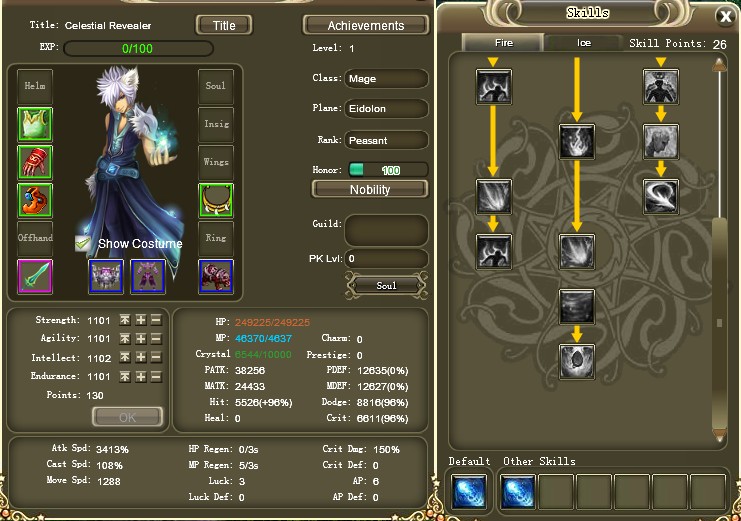Confirm stat points with the OK button
The width and height of the screenshot is (741, 521).
[x=127, y=417]
